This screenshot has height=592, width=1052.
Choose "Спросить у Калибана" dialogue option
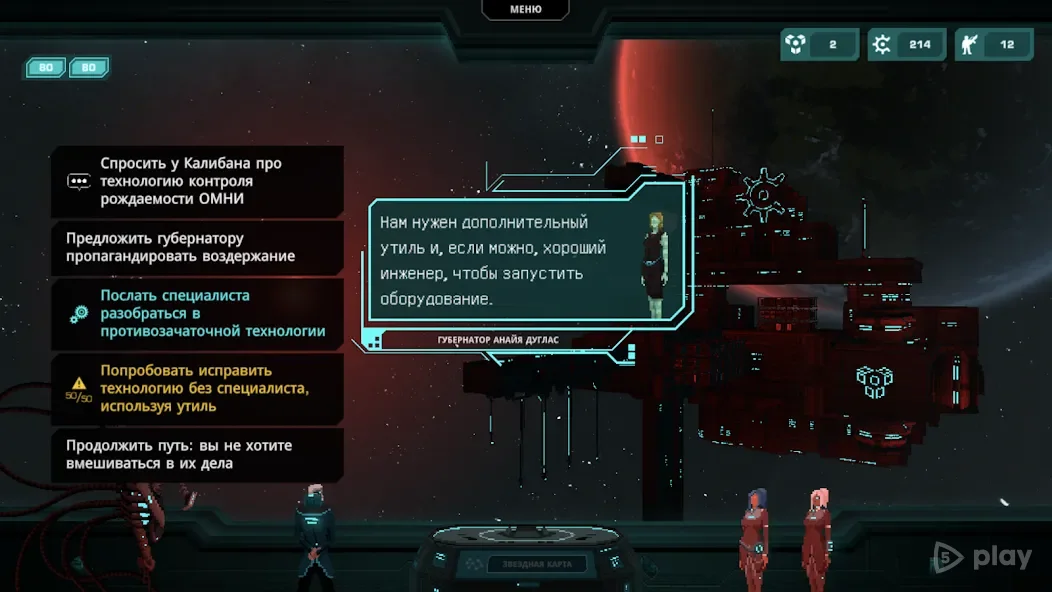pyautogui.click(x=197, y=181)
